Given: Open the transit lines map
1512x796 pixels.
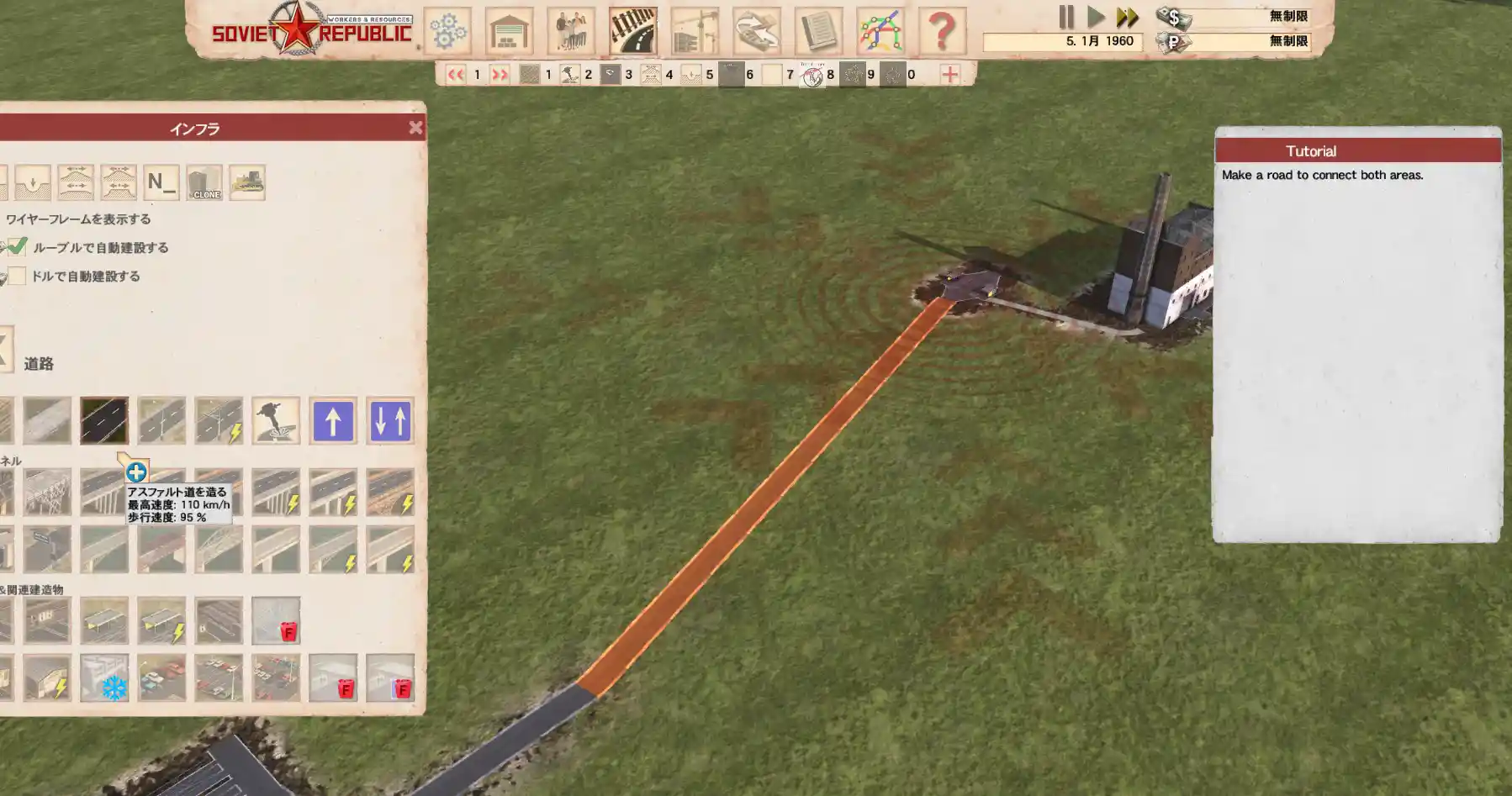Looking at the screenshot, I should (x=880, y=31).
